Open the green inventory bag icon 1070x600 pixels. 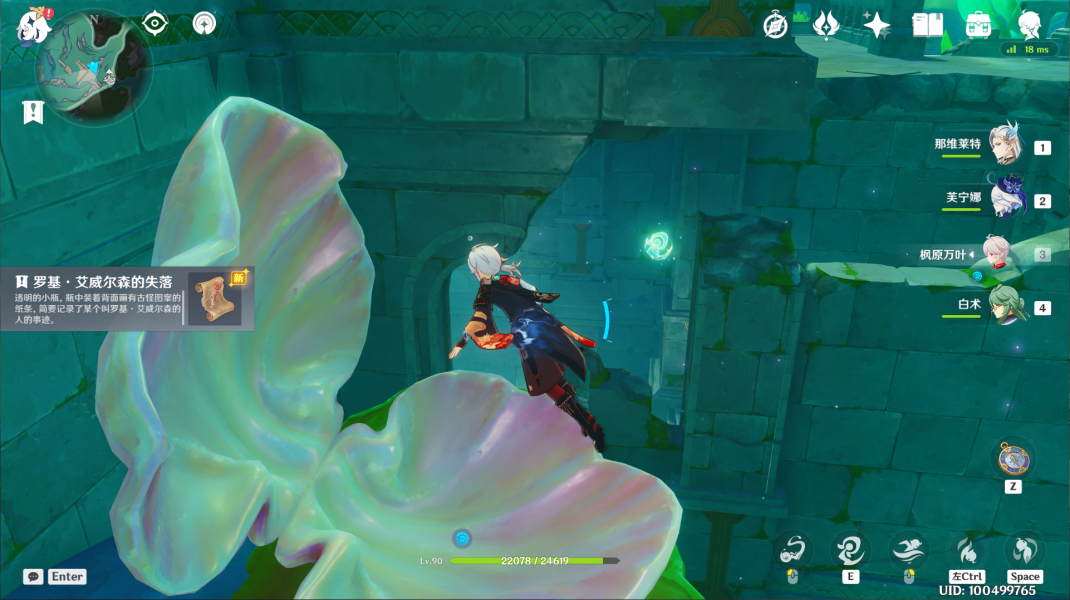pos(979,25)
